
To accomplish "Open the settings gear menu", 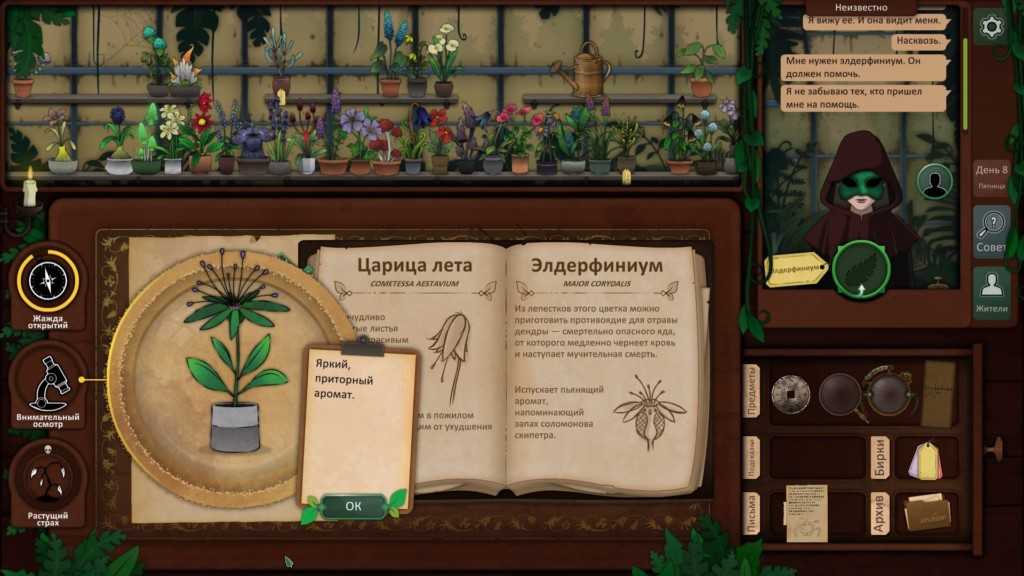I will (x=991, y=27).
